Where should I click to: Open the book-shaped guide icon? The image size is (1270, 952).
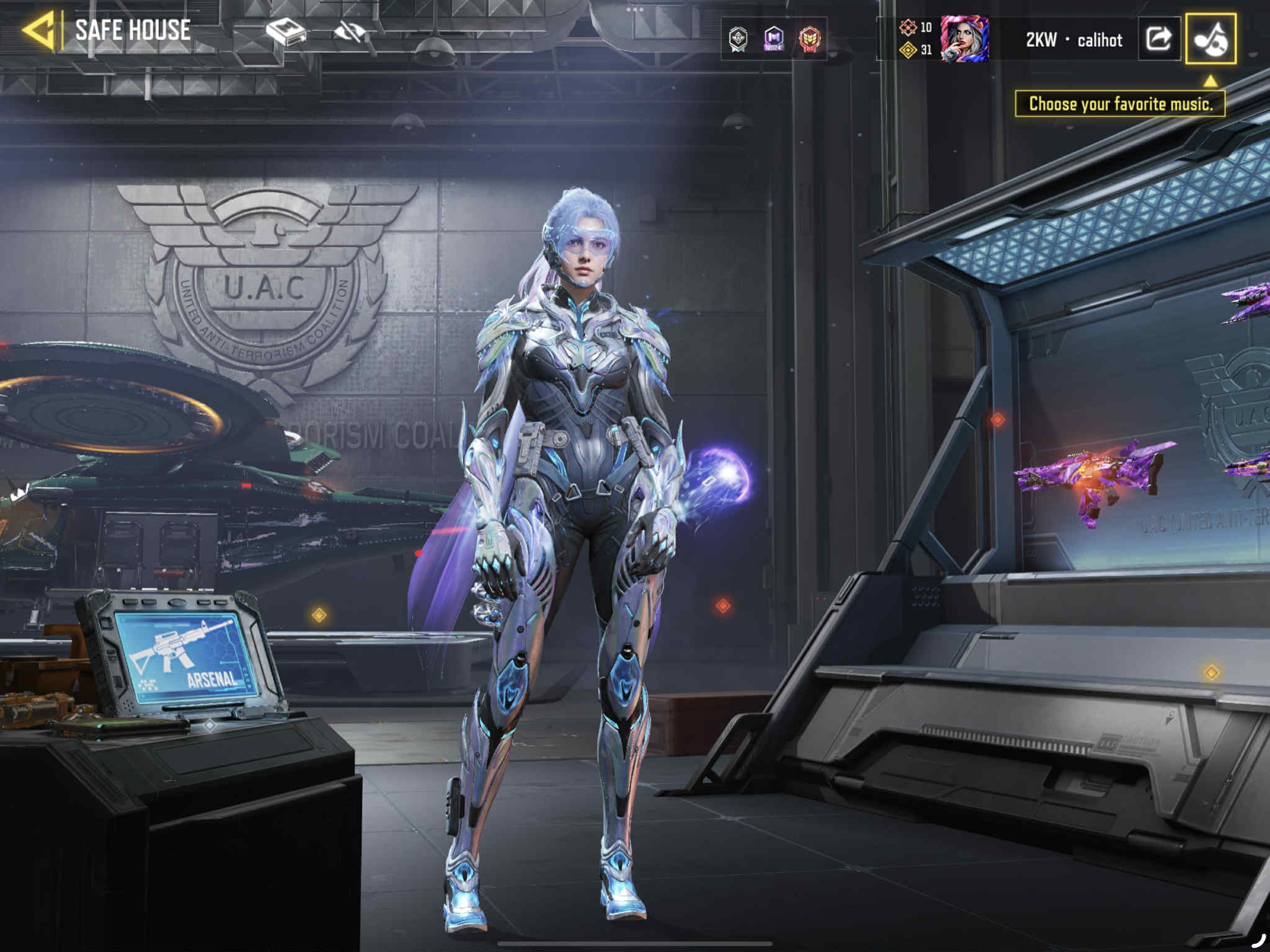click(x=285, y=31)
